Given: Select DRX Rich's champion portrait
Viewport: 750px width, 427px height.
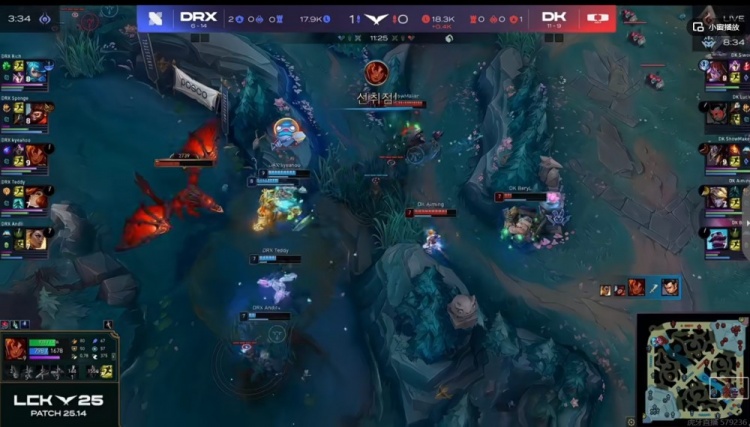Looking at the screenshot, I should tap(37, 72).
